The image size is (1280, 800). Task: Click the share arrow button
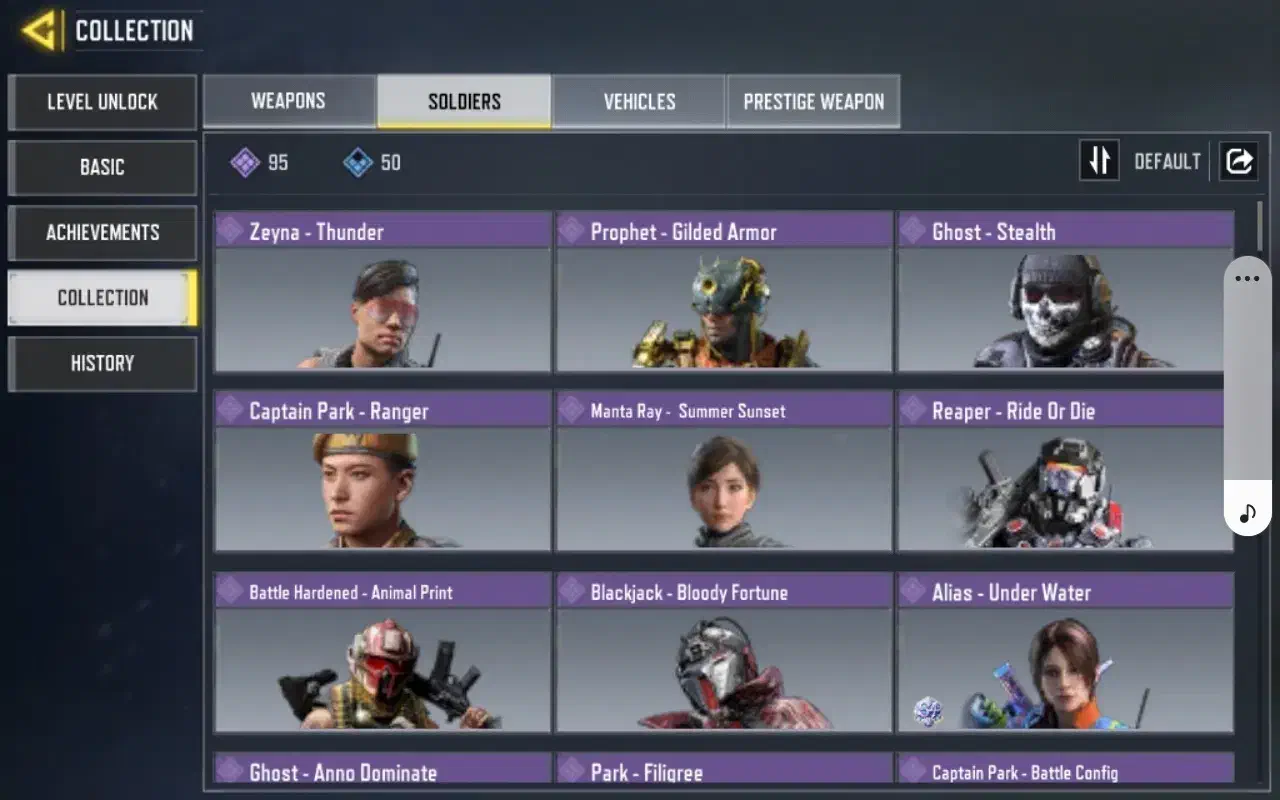[1238, 161]
